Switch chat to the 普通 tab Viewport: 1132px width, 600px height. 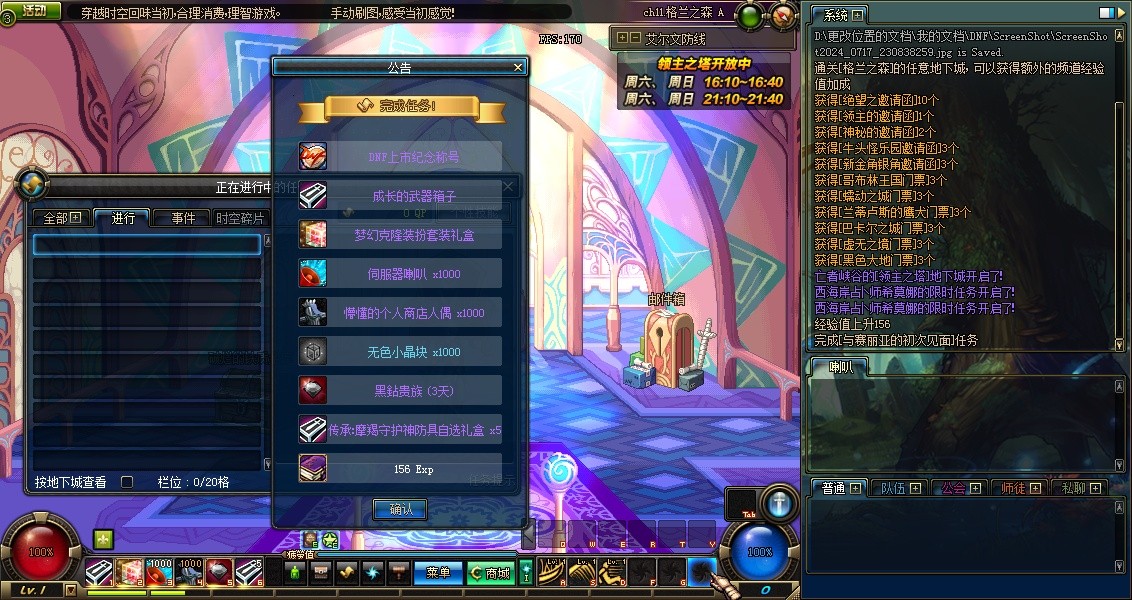click(x=839, y=488)
